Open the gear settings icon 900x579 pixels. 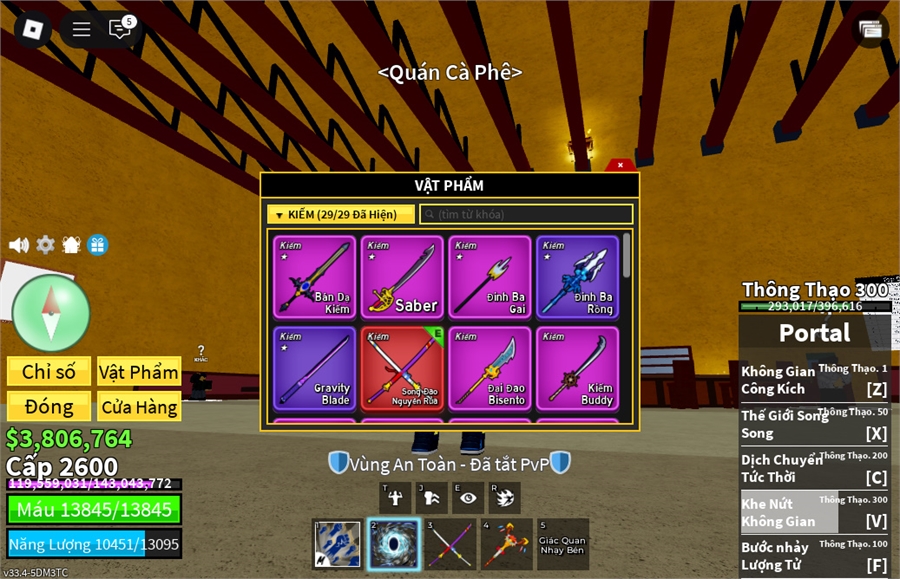[46, 245]
